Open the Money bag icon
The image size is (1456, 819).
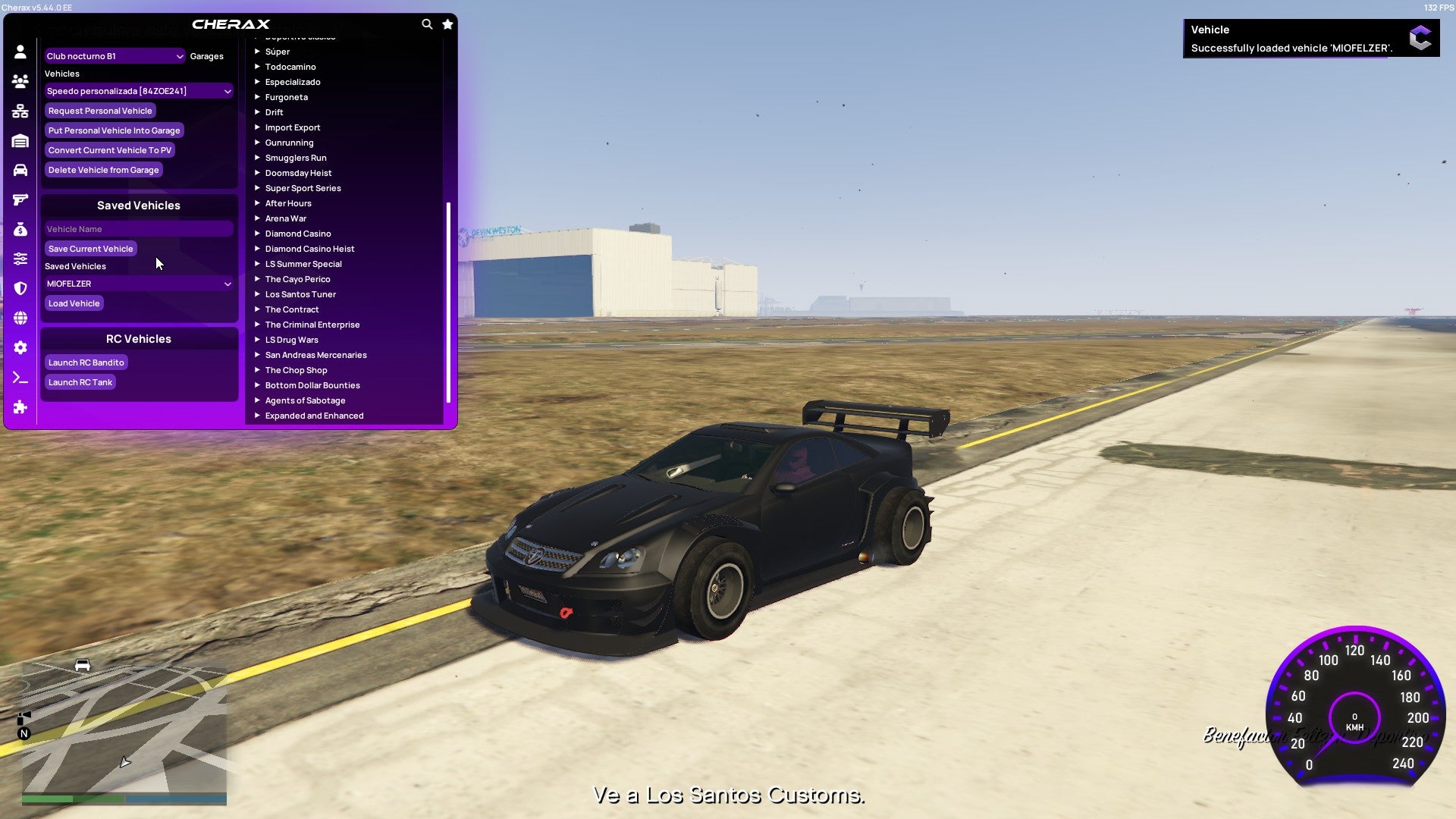(20, 228)
